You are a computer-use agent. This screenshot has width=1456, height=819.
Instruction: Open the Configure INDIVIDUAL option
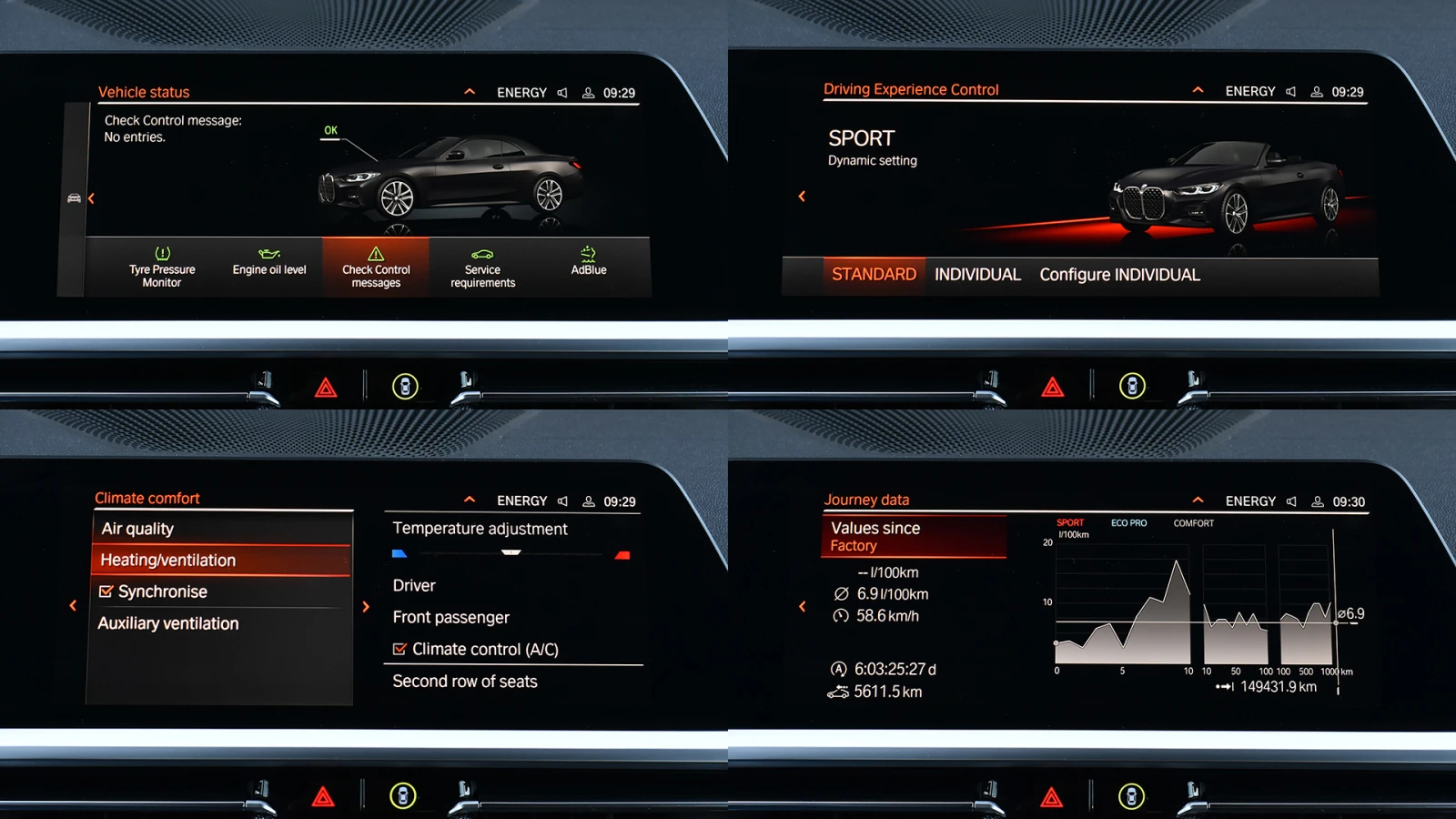[x=1119, y=275]
